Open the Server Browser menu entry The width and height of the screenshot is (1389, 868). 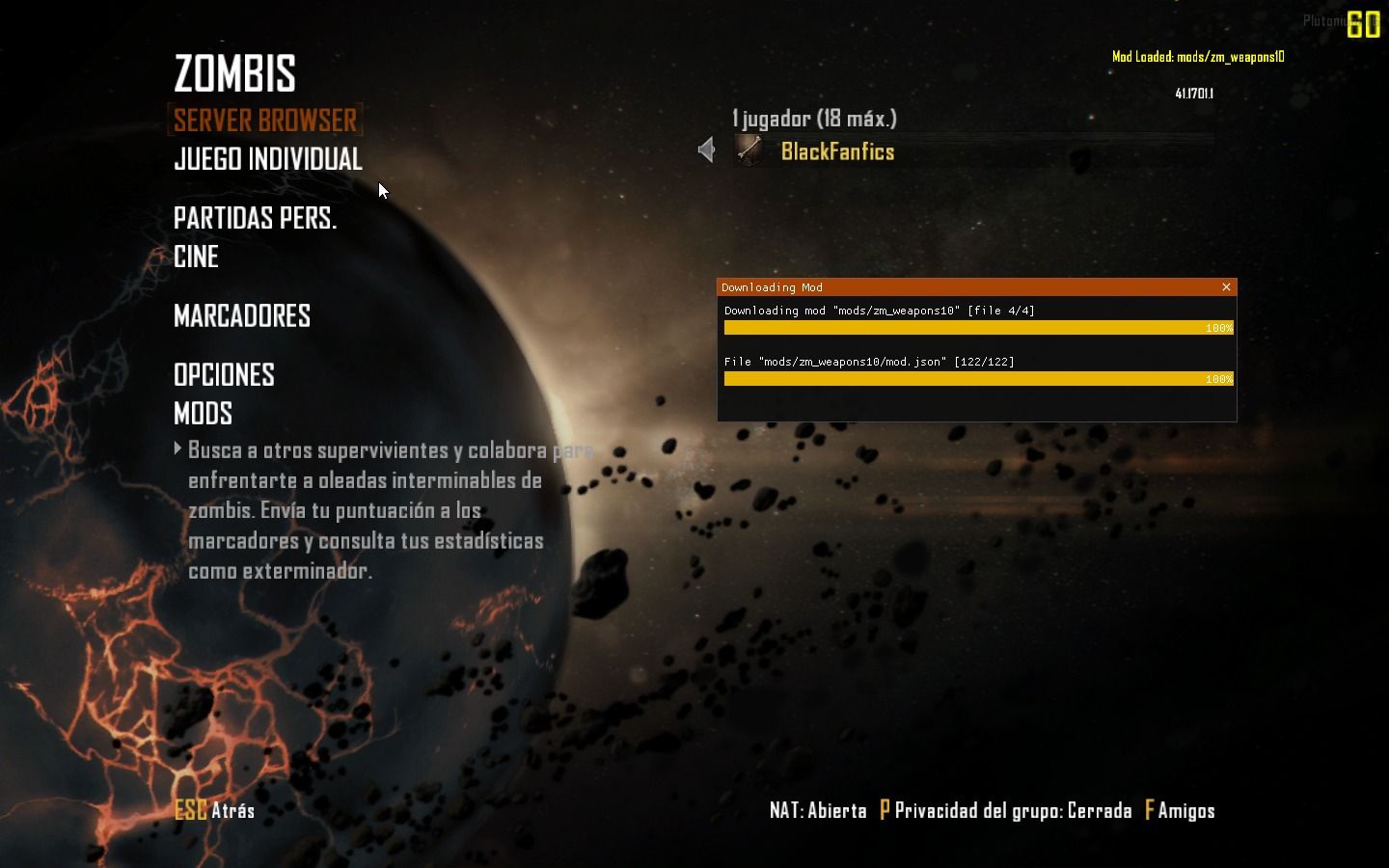click(x=265, y=121)
